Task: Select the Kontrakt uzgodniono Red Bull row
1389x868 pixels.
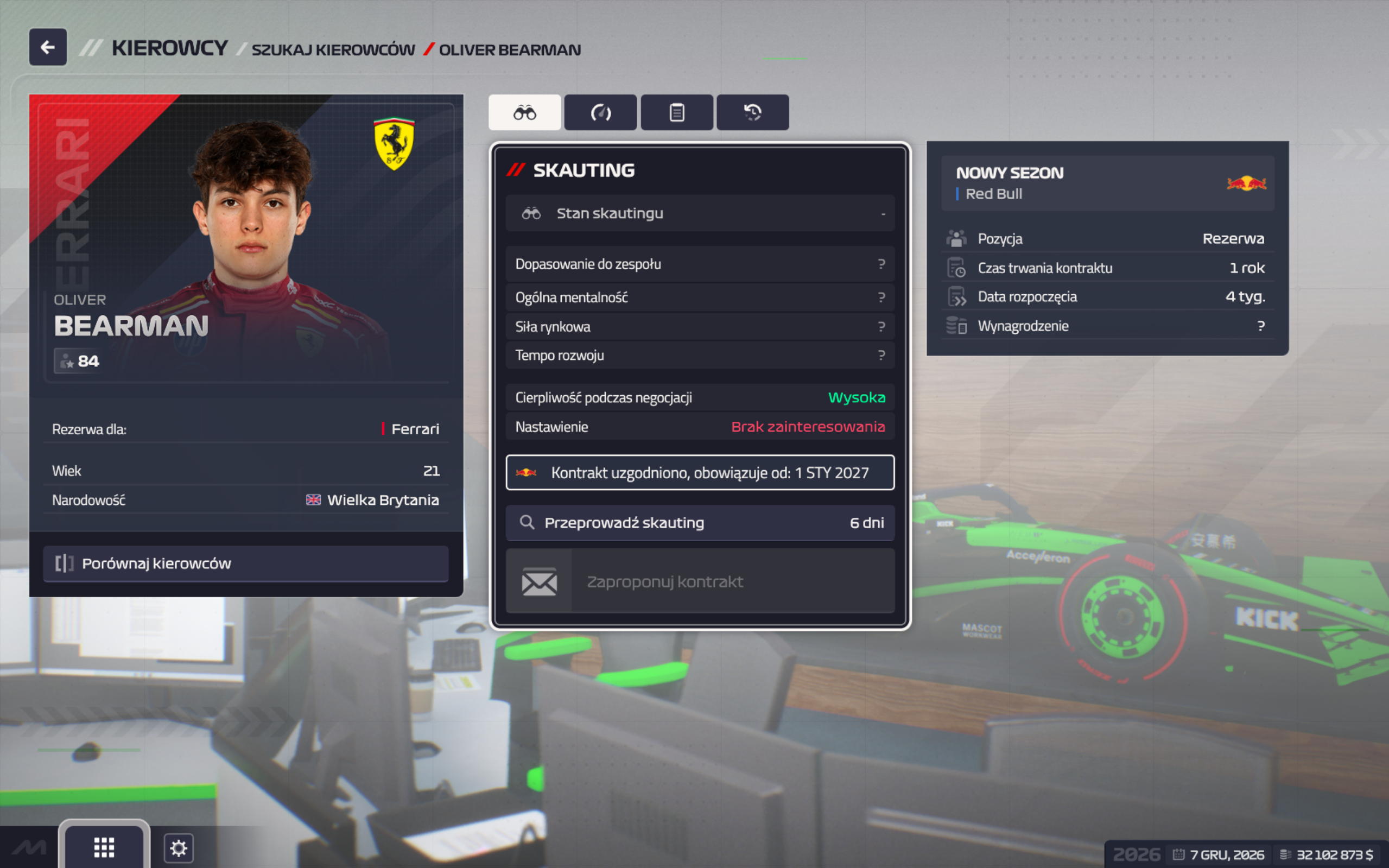Action: point(700,472)
